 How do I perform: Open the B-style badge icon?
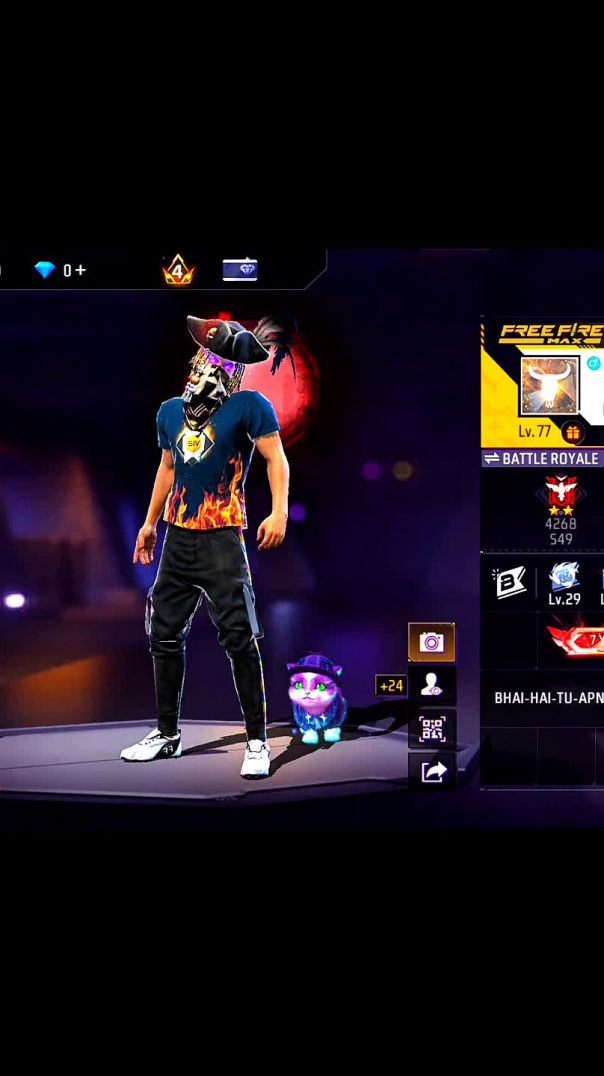(x=509, y=583)
